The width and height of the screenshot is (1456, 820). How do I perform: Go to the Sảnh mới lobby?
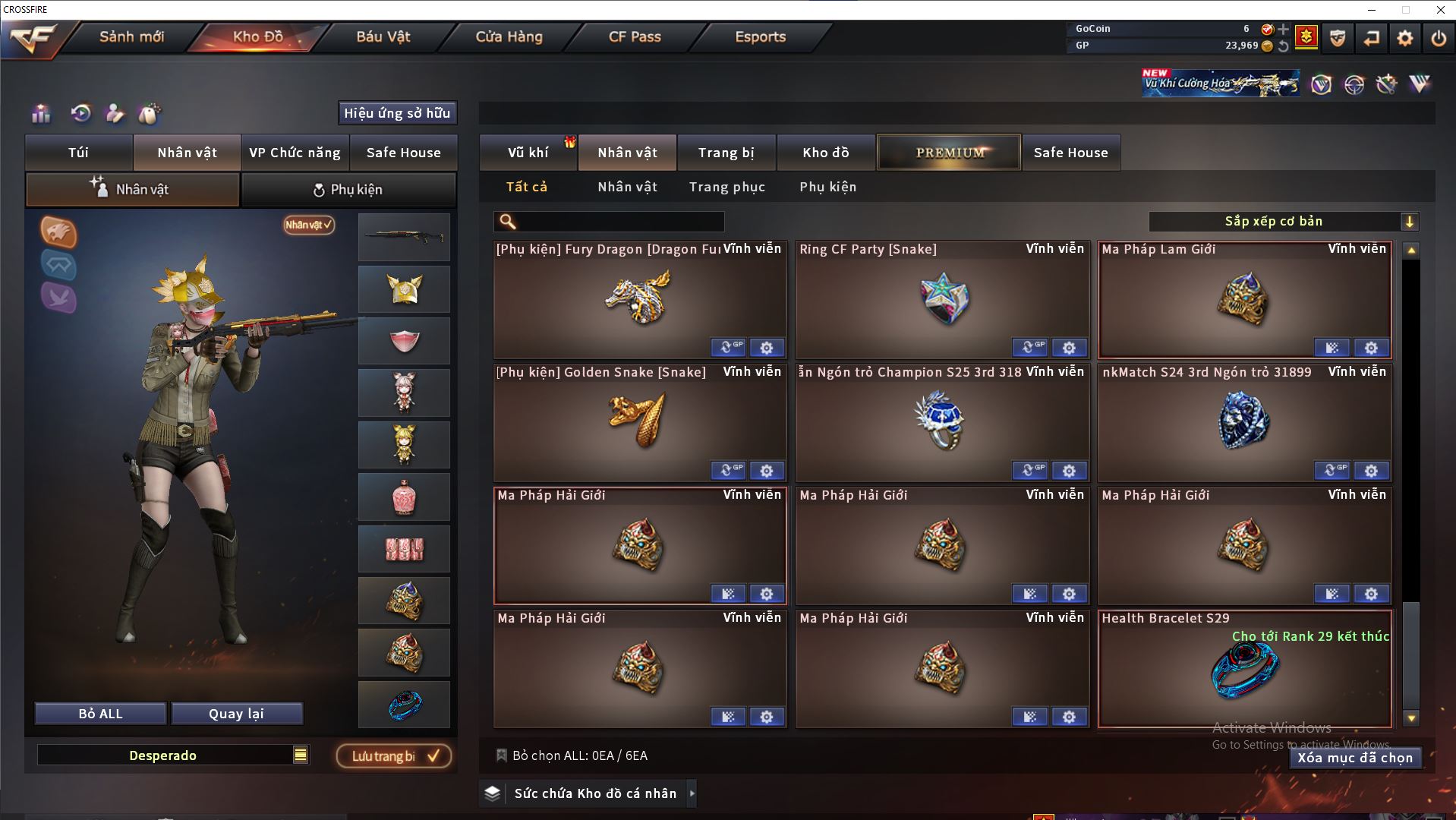tap(131, 36)
